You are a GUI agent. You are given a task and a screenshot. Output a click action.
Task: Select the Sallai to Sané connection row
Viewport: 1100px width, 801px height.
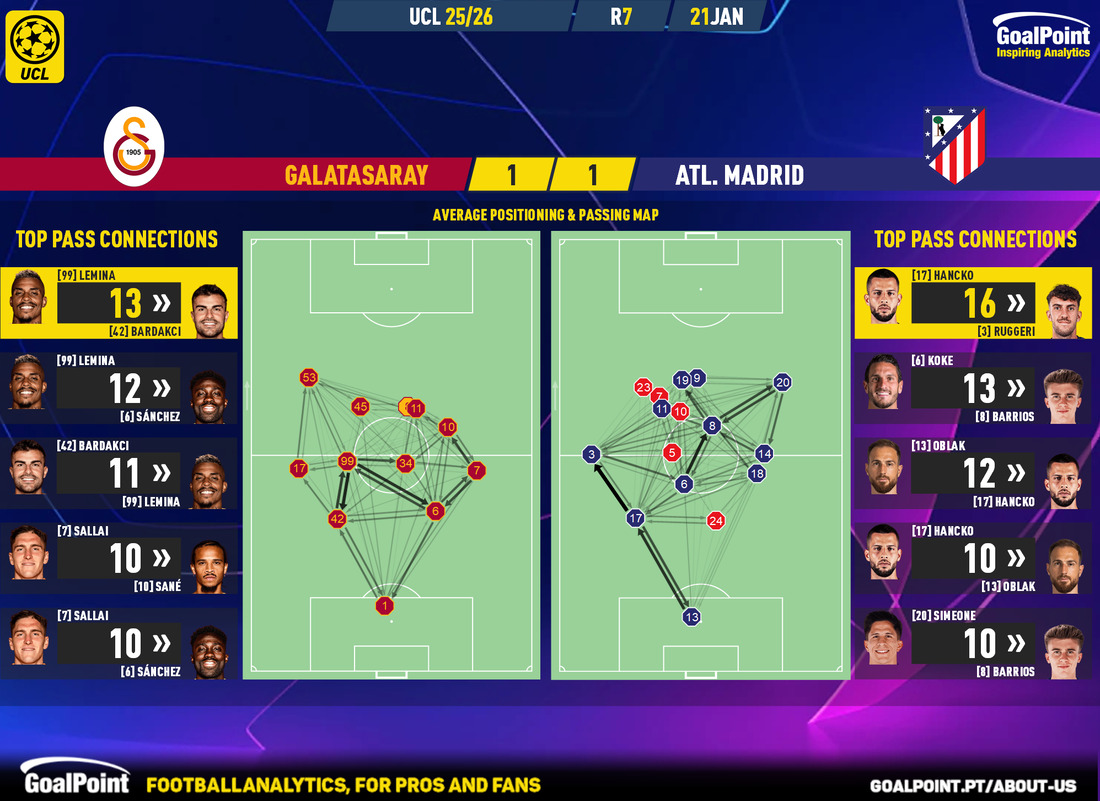119,558
